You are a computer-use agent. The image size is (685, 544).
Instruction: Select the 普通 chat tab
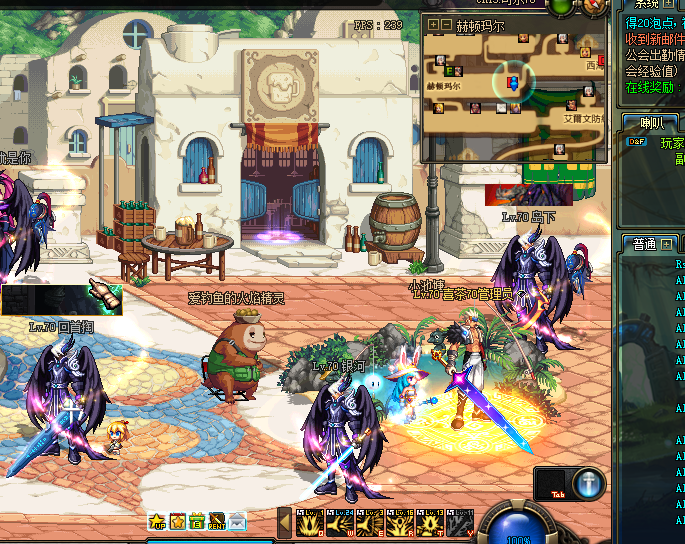pyautogui.click(x=643, y=244)
